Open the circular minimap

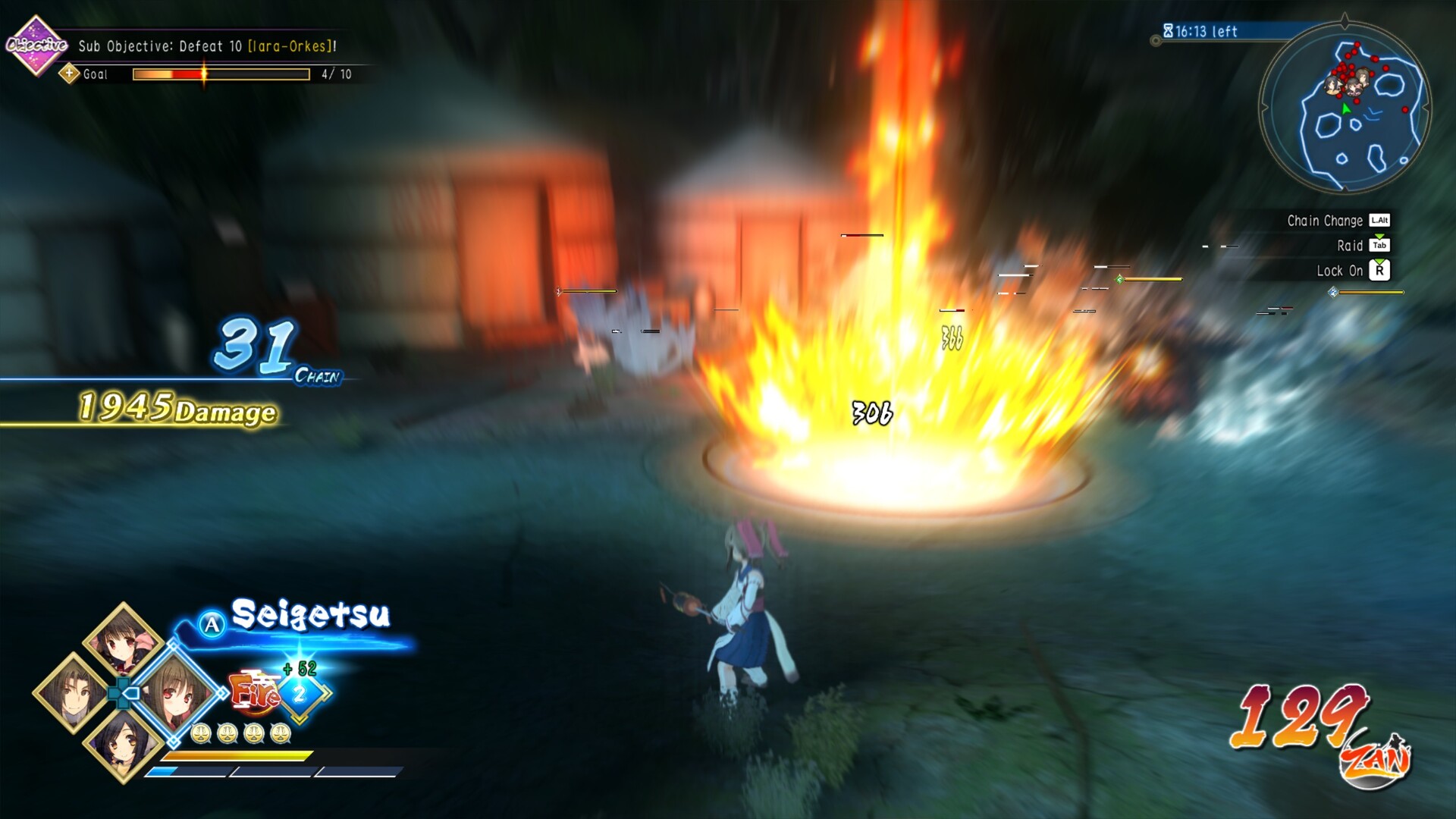pos(1345,108)
